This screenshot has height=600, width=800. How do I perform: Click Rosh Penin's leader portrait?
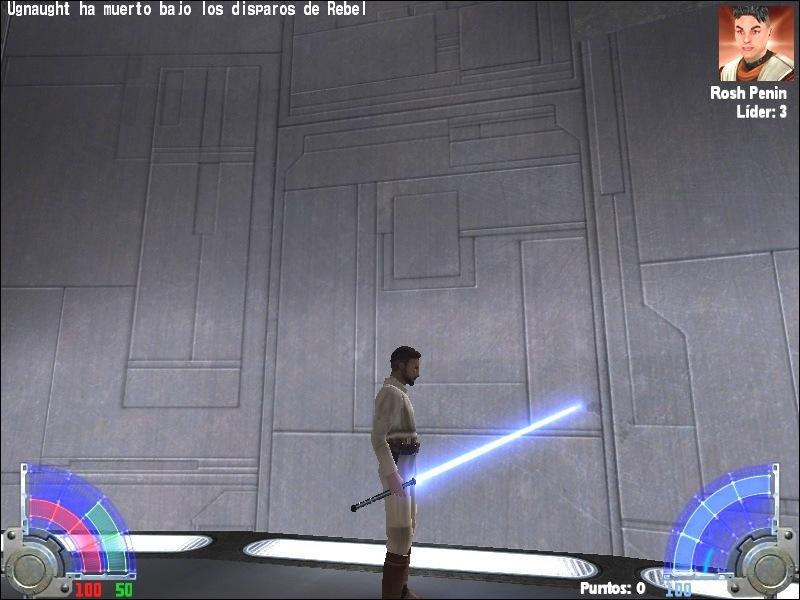756,43
